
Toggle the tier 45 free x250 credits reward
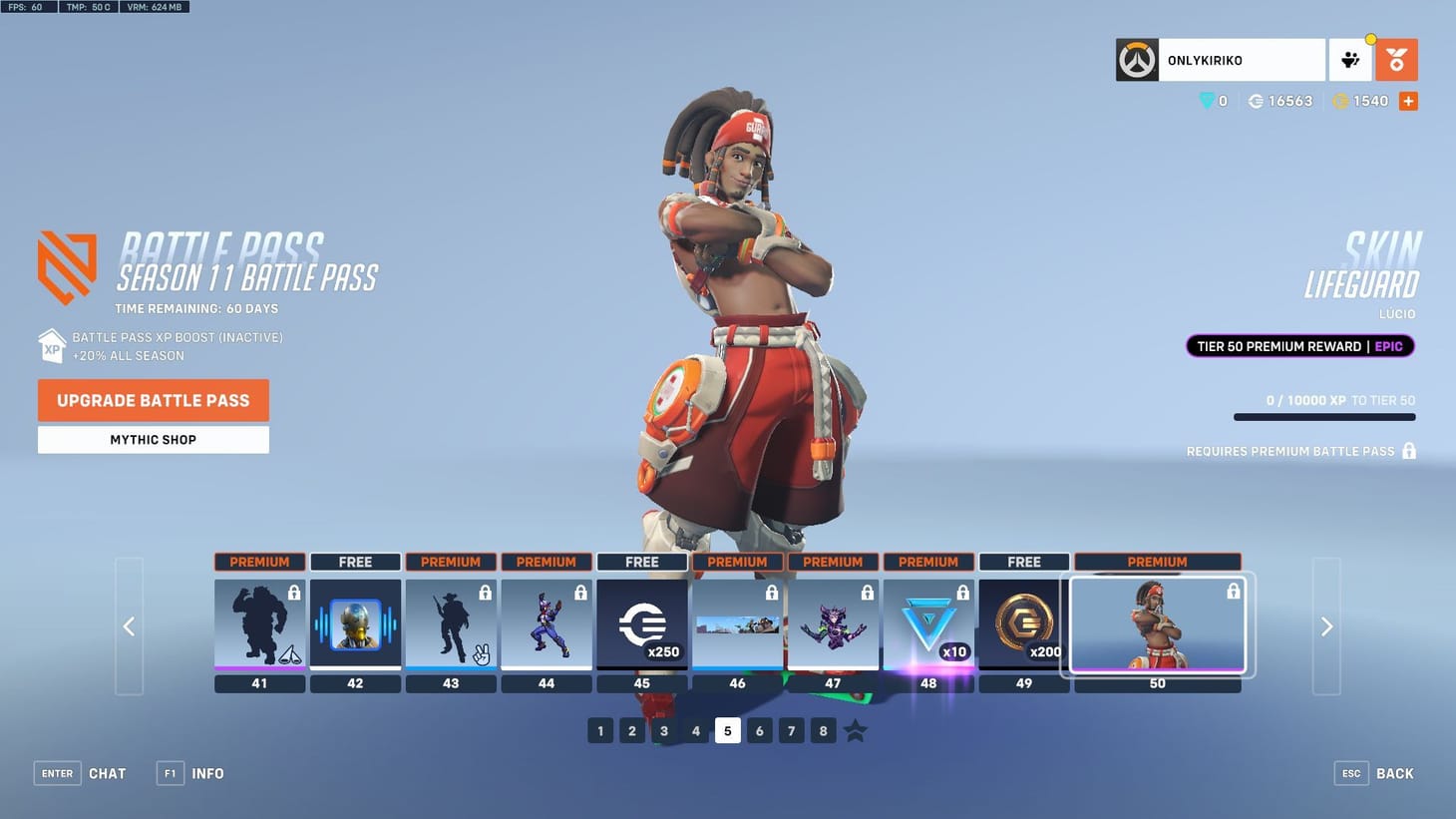pyautogui.click(x=642, y=625)
